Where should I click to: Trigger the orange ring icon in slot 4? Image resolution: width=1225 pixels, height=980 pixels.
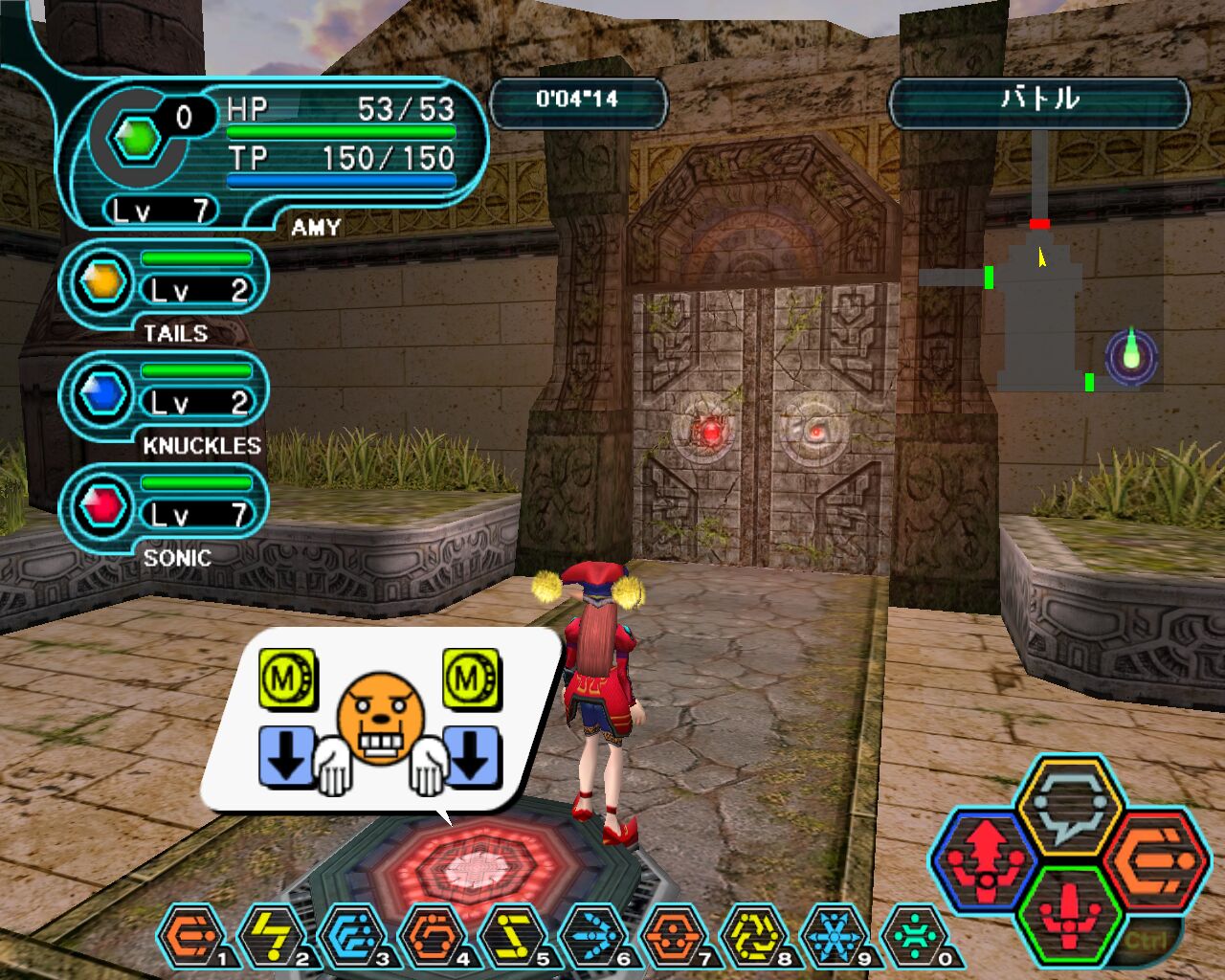click(x=432, y=936)
